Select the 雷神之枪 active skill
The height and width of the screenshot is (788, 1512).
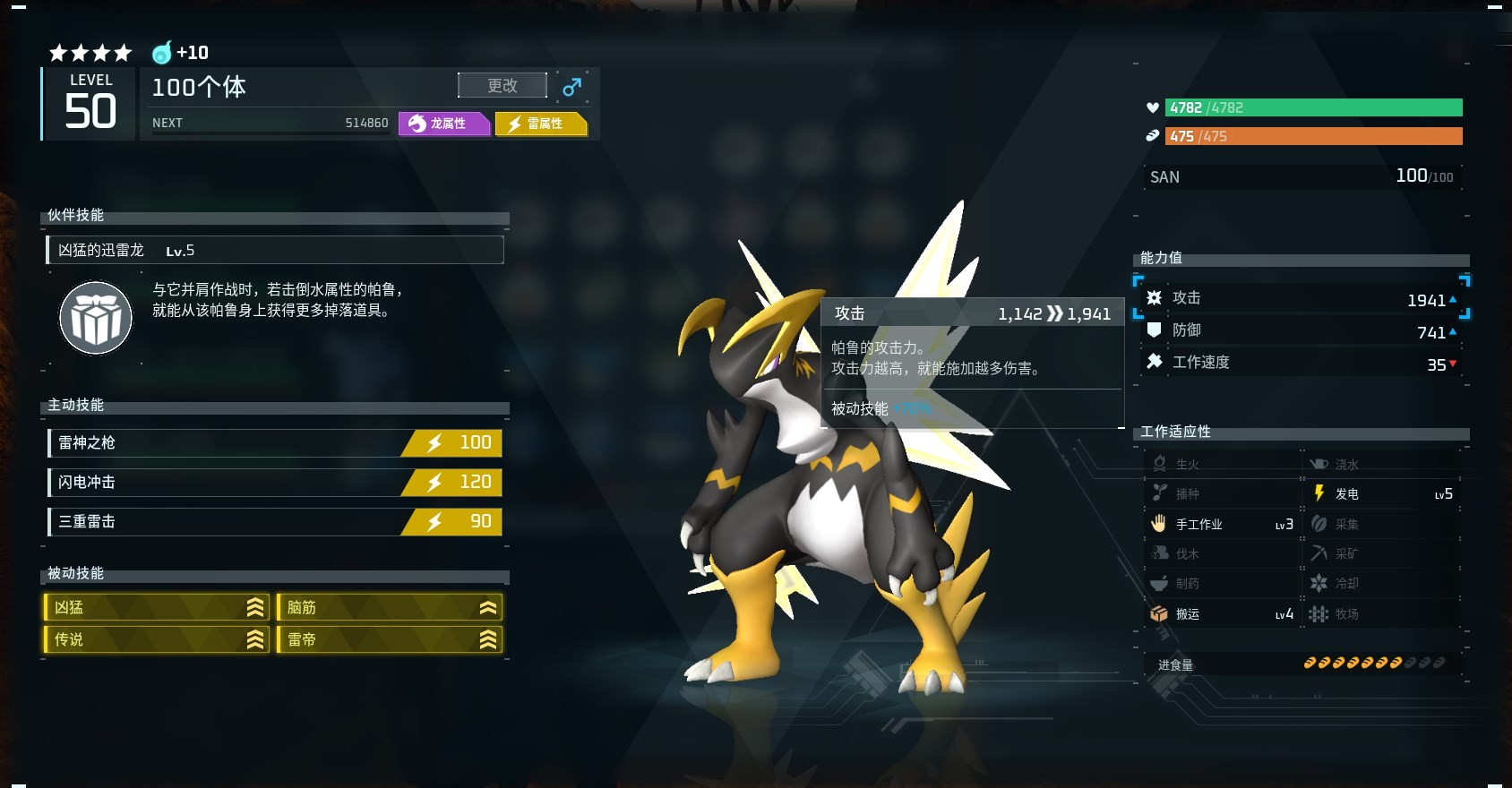point(275,442)
